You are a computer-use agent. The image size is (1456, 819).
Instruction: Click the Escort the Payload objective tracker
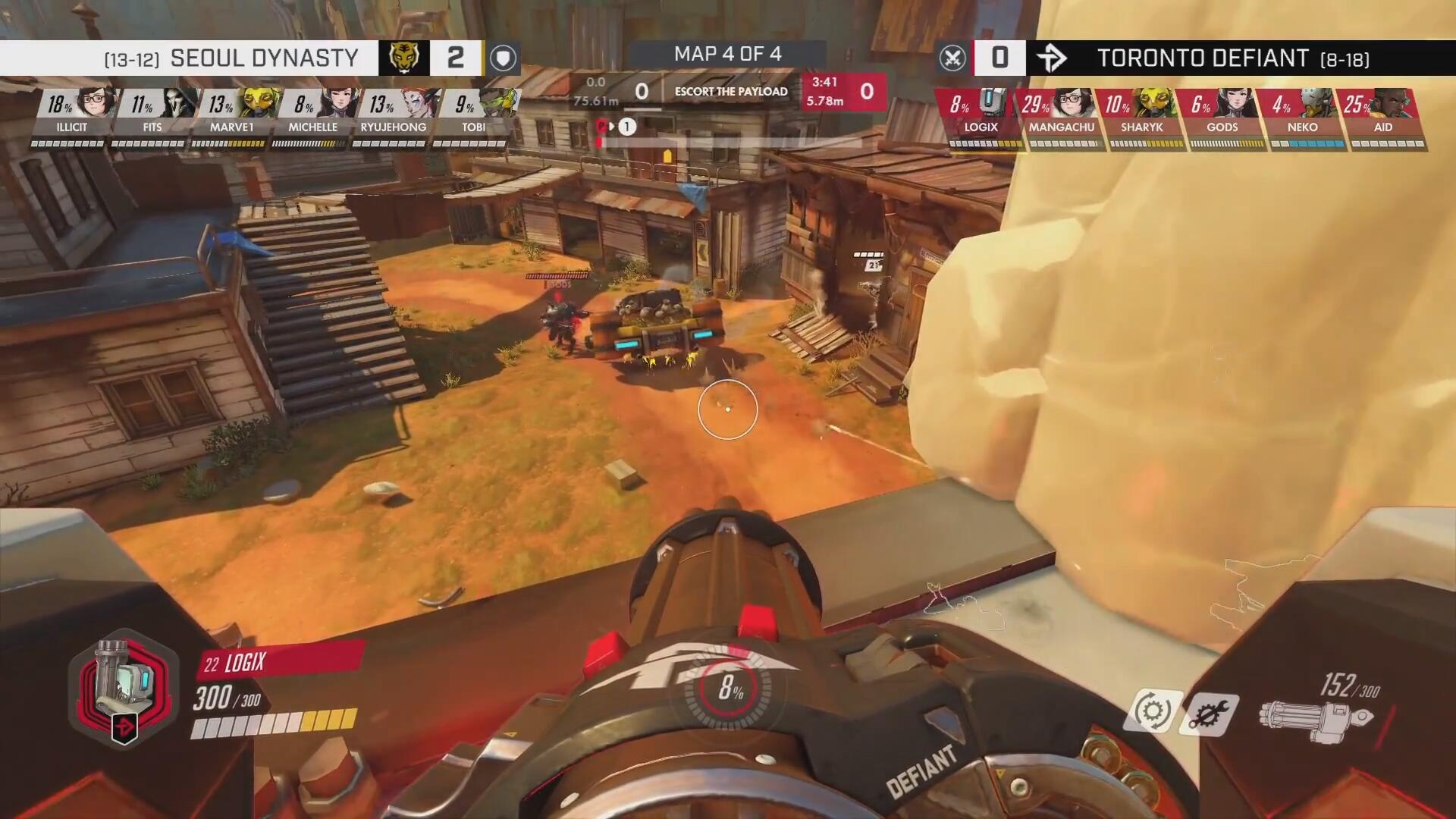(x=730, y=92)
